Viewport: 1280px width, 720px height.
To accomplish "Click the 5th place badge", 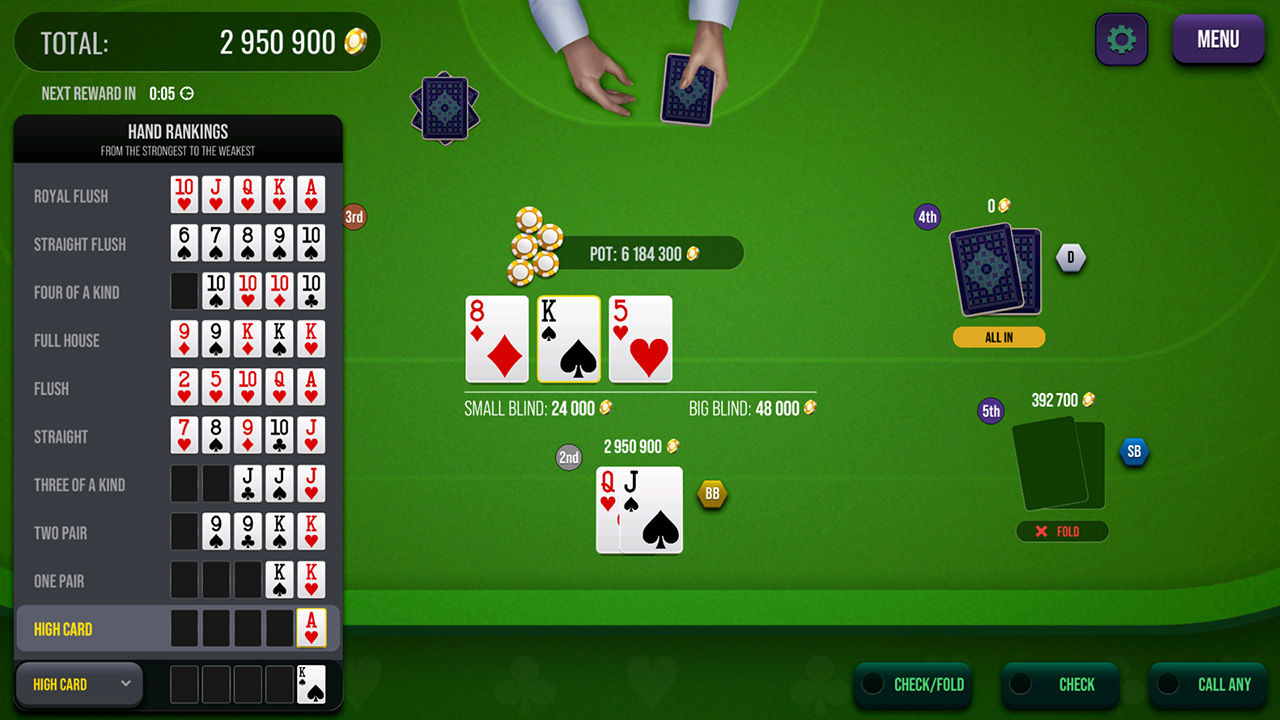I will (990, 411).
